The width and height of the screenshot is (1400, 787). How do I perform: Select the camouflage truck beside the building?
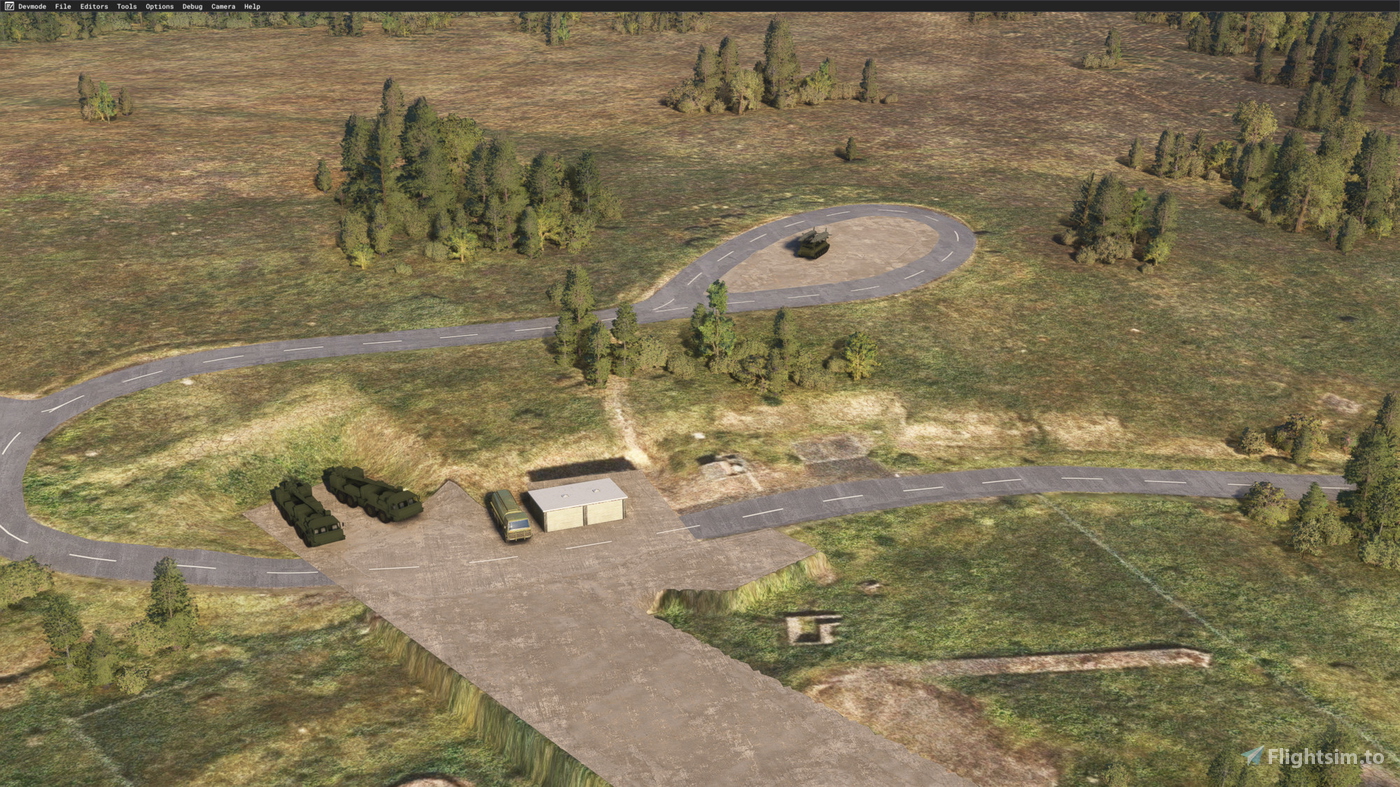(508, 515)
